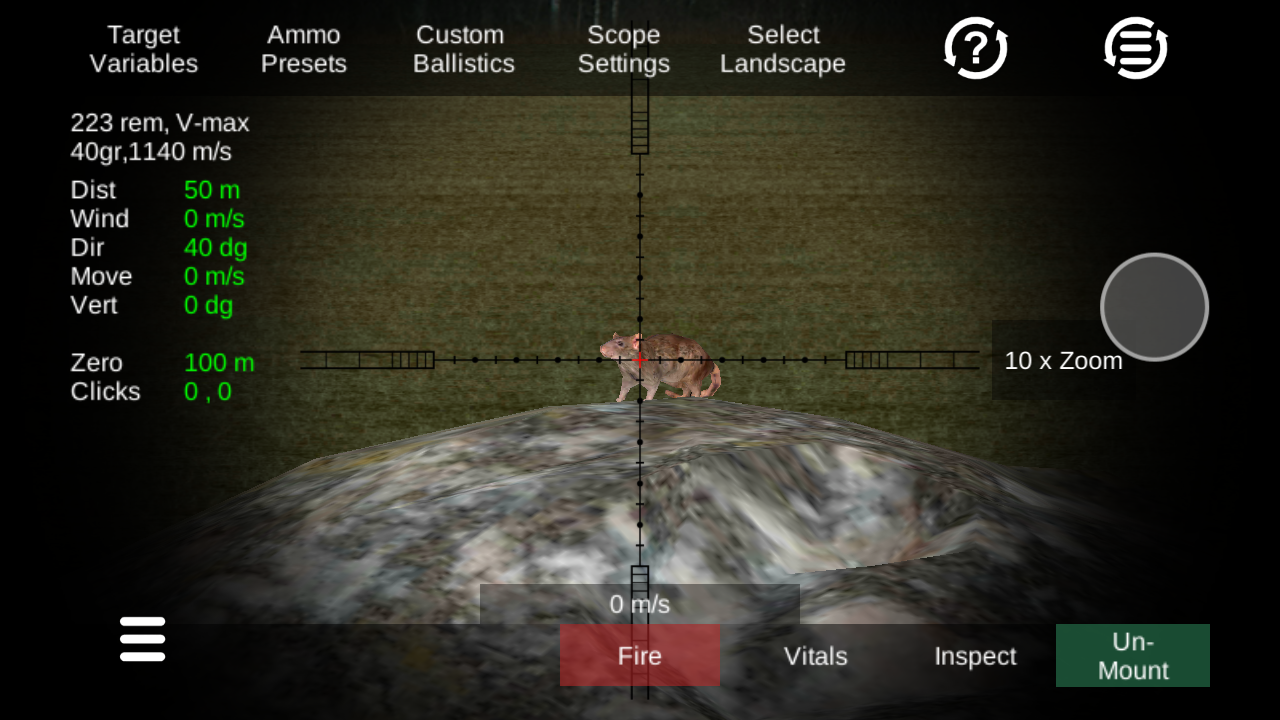Open the hamburger menu bottom left

click(142, 640)
